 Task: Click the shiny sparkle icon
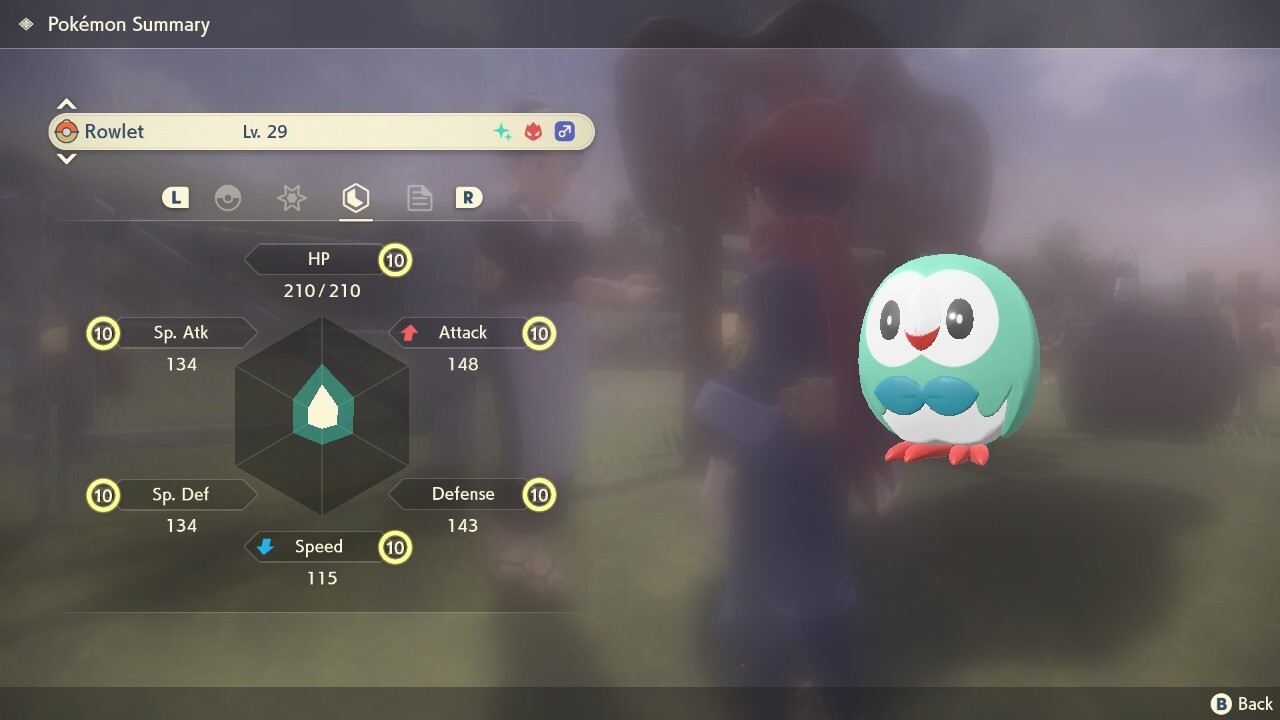[502, 130]
